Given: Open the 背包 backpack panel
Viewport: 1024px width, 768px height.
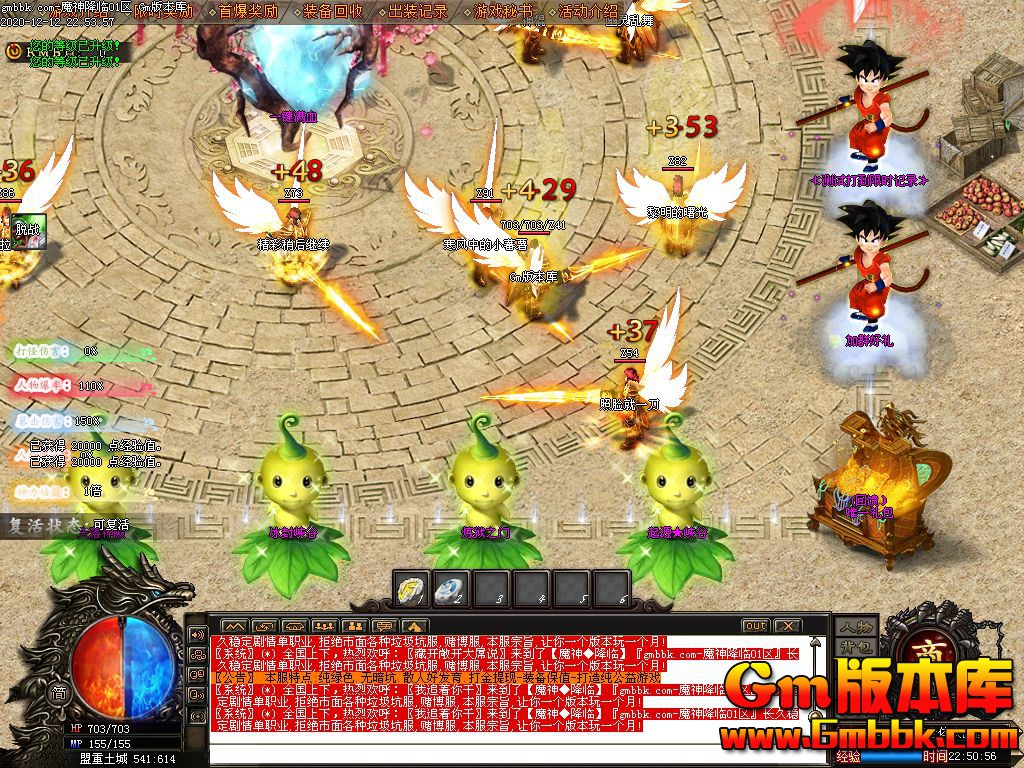Looking at the screenshot, I should [856, 648].
